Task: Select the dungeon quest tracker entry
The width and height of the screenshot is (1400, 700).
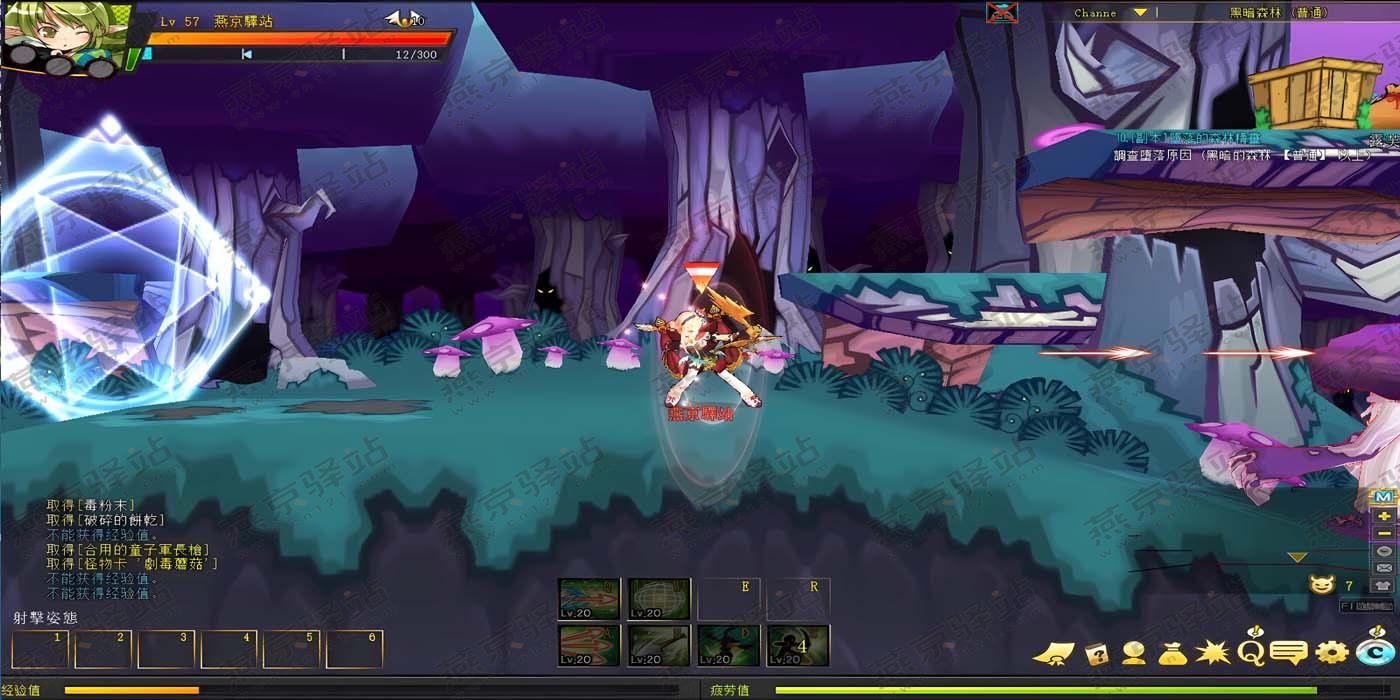Action: coord(1240,147)
